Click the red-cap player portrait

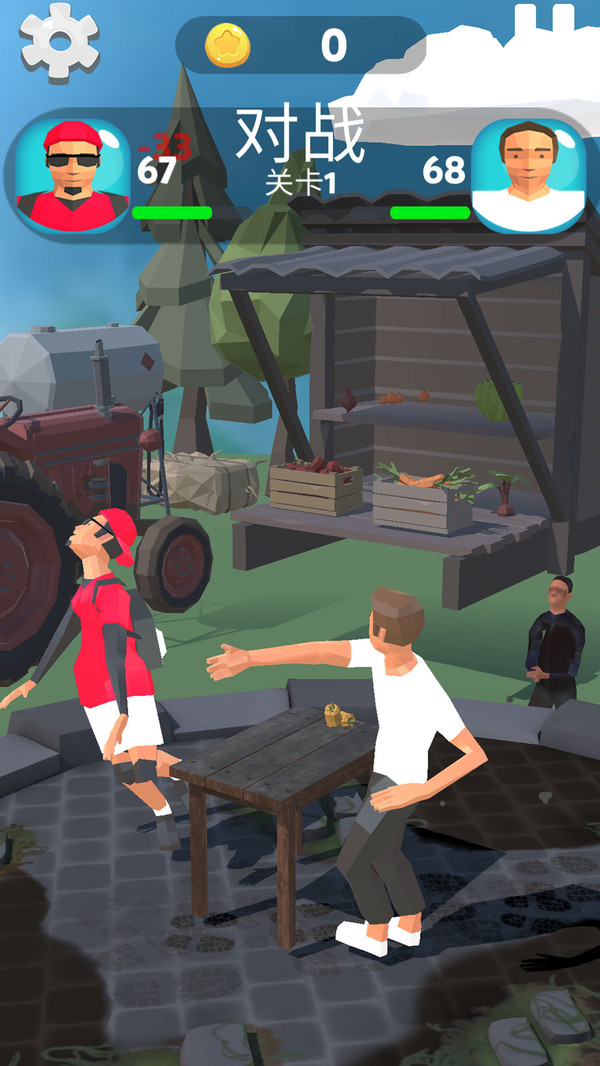(x=73, y=175)
